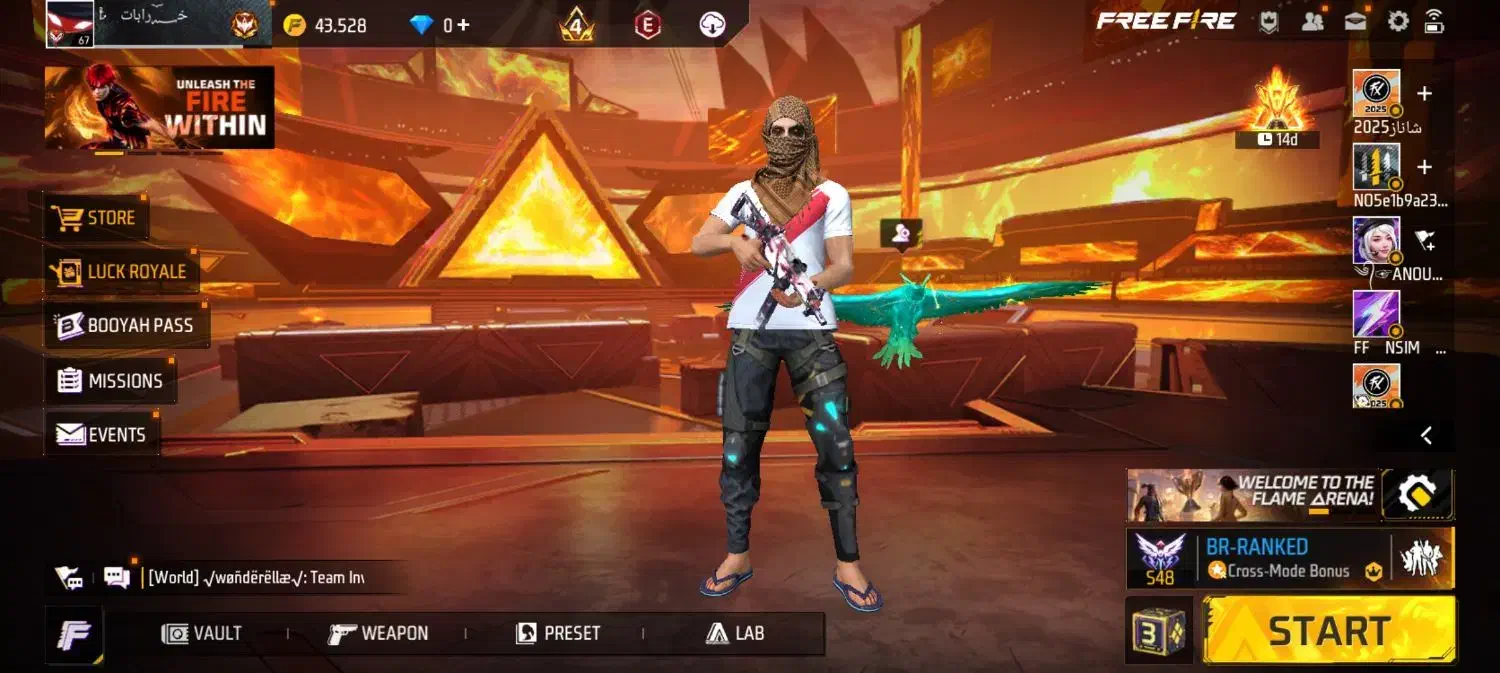This screenshot has width=1500, height=673.
Task: Open the World chat message bar
Action: pos(255,578)
